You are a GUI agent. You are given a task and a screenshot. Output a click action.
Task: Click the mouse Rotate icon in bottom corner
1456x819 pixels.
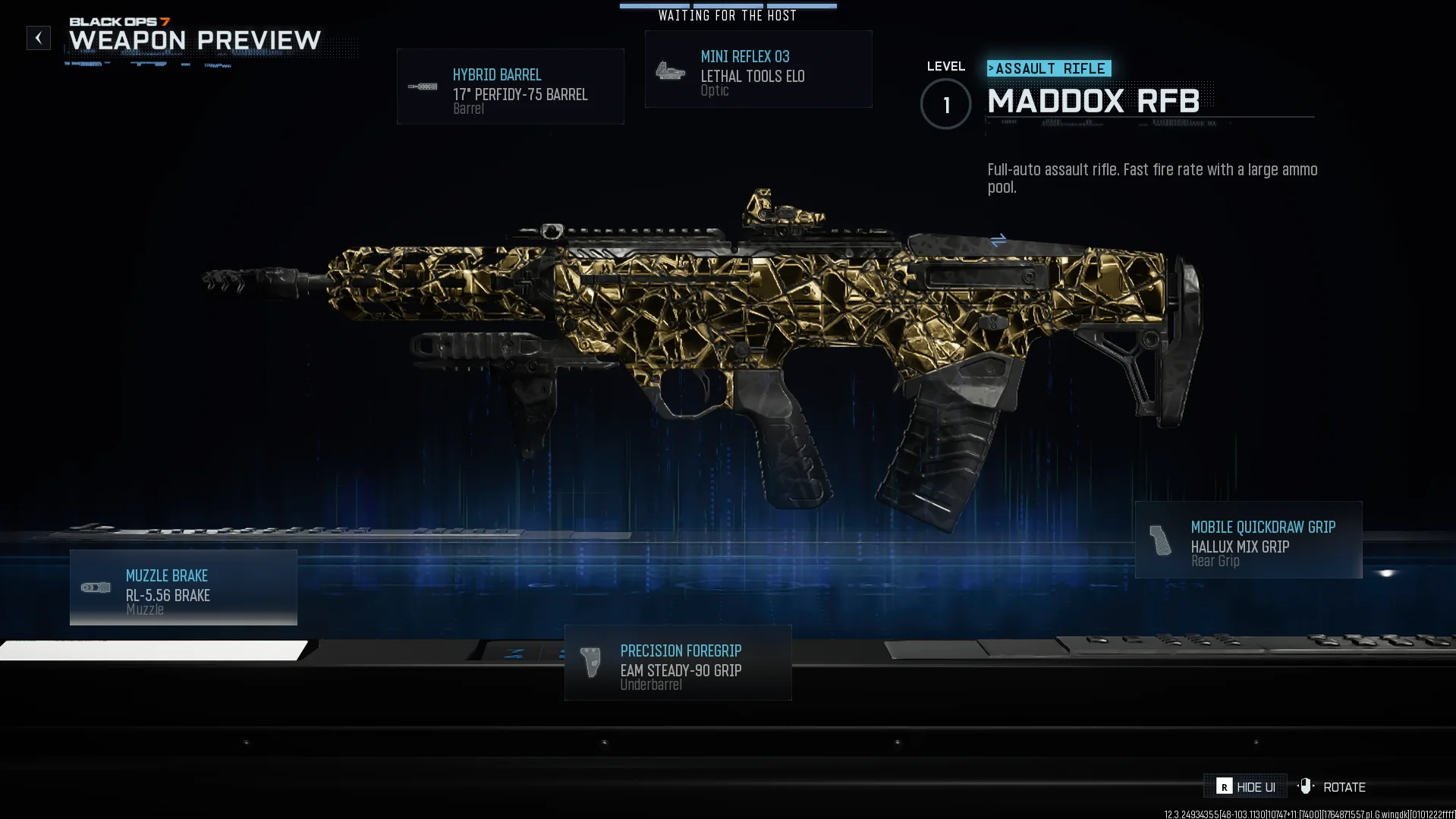click(1306, 786)
